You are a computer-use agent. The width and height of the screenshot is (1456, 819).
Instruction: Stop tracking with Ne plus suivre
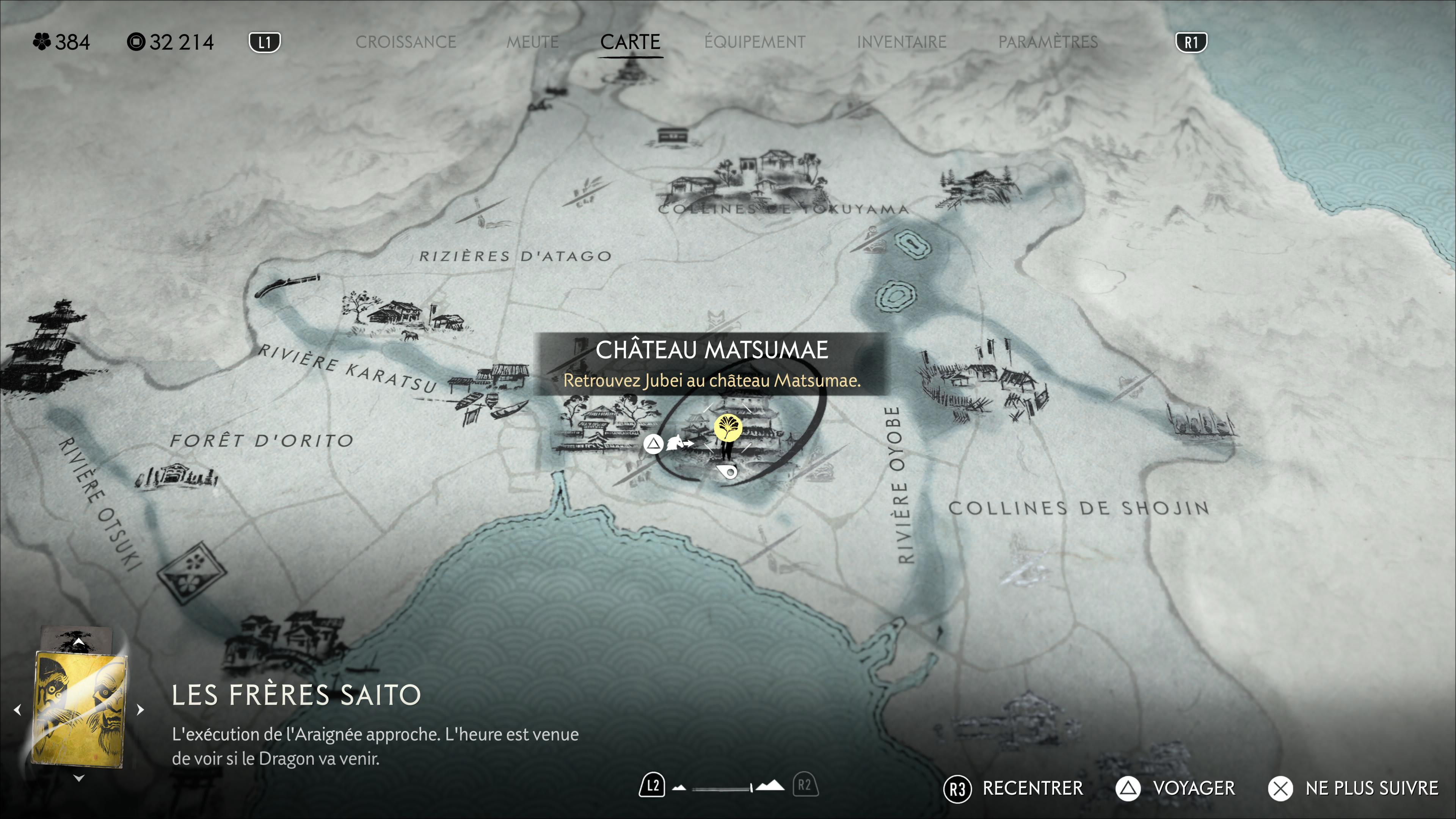coord(1353,788)
